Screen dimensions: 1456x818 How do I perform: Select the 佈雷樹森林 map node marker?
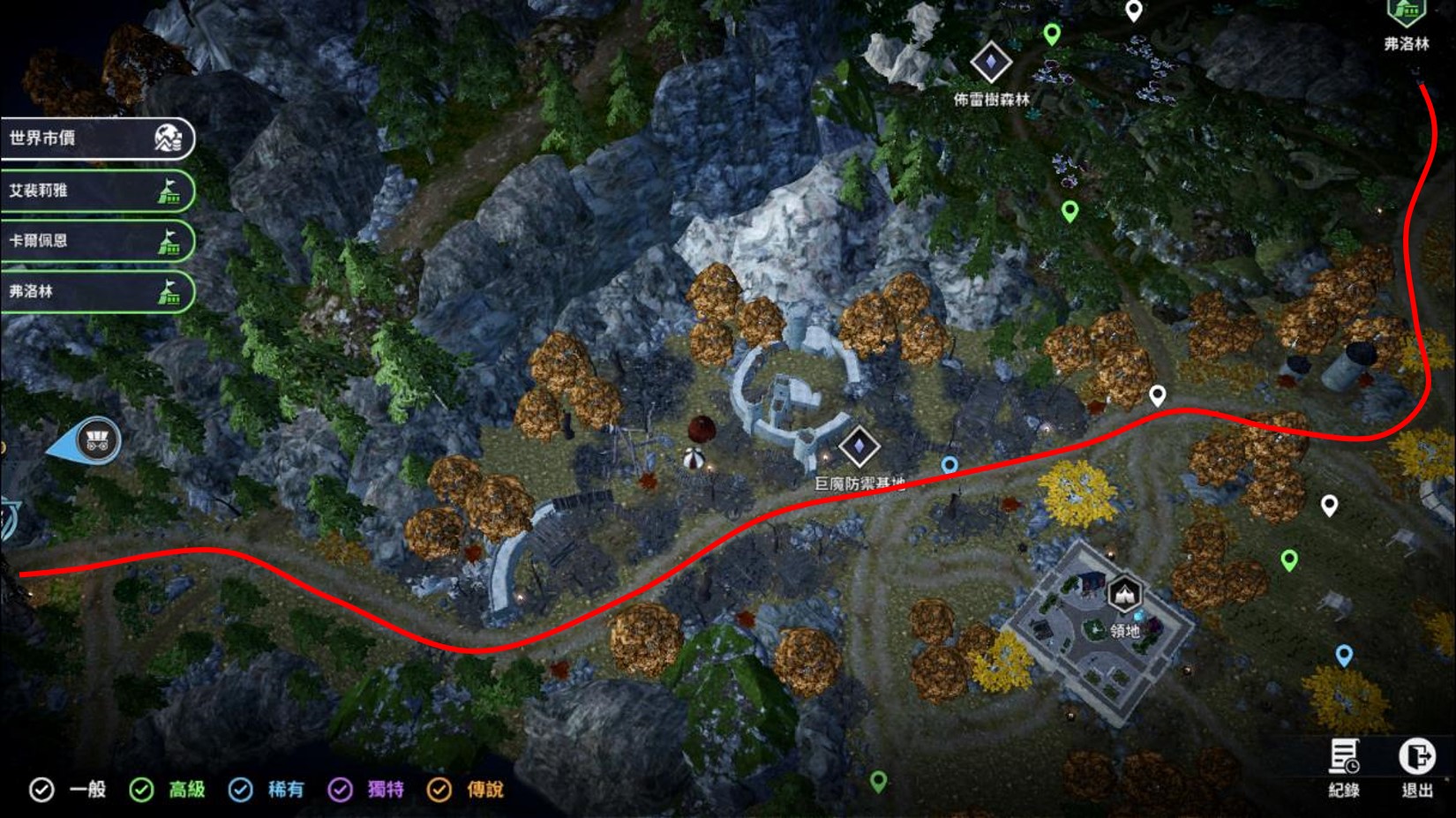(990, 62)
